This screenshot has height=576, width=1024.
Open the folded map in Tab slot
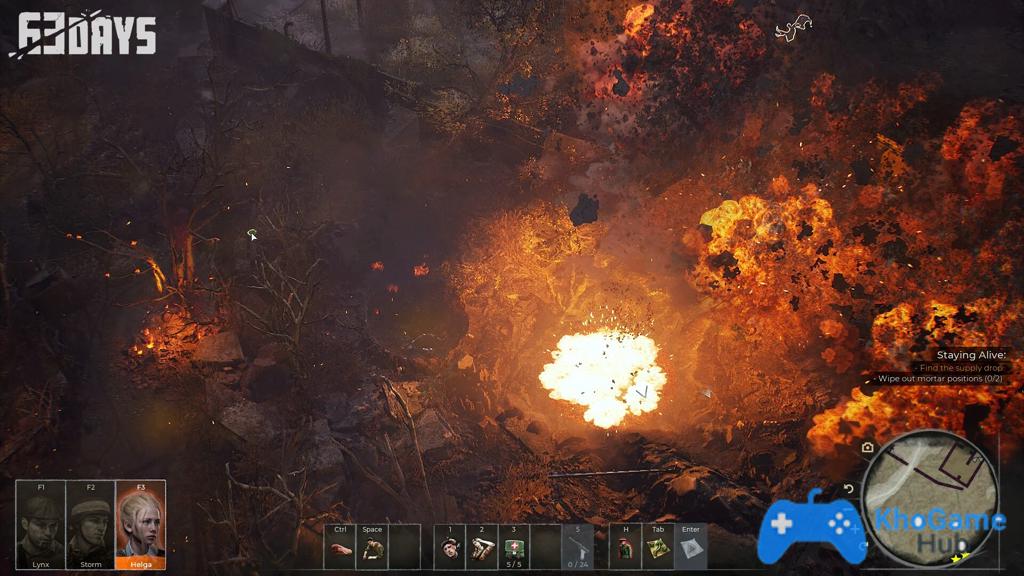[657, 548]
